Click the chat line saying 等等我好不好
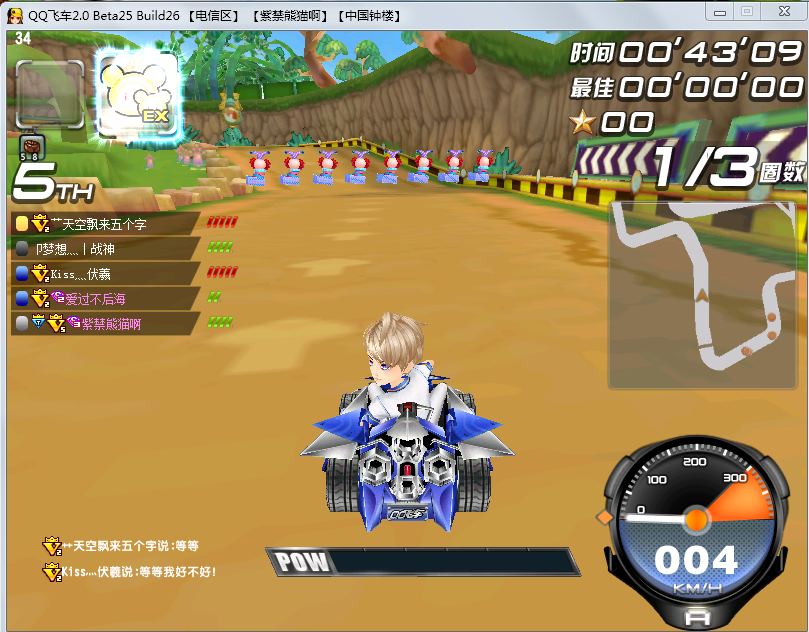 tap(139, 572)
